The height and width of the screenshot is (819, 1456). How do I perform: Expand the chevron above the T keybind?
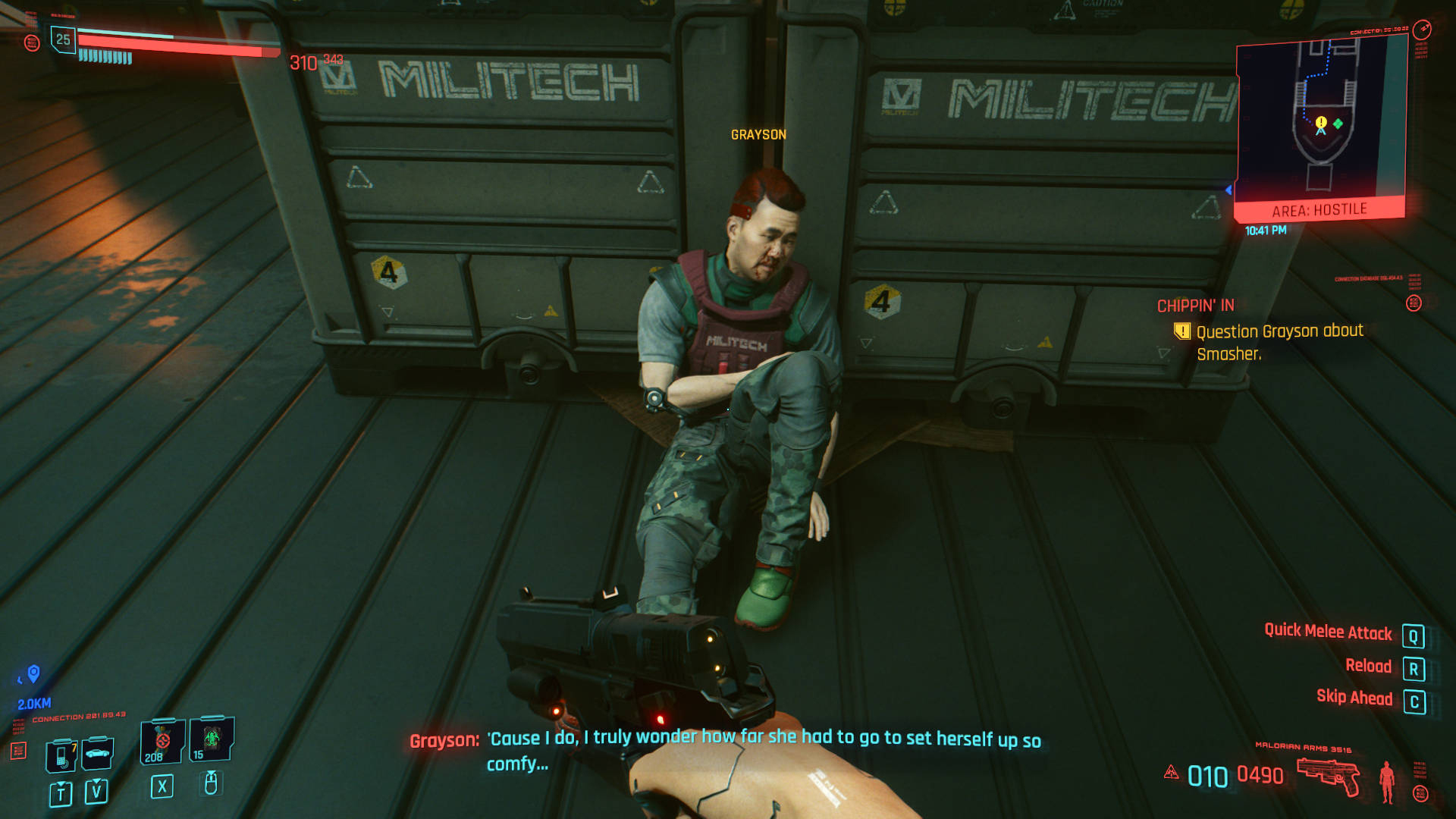click(61, 783)
